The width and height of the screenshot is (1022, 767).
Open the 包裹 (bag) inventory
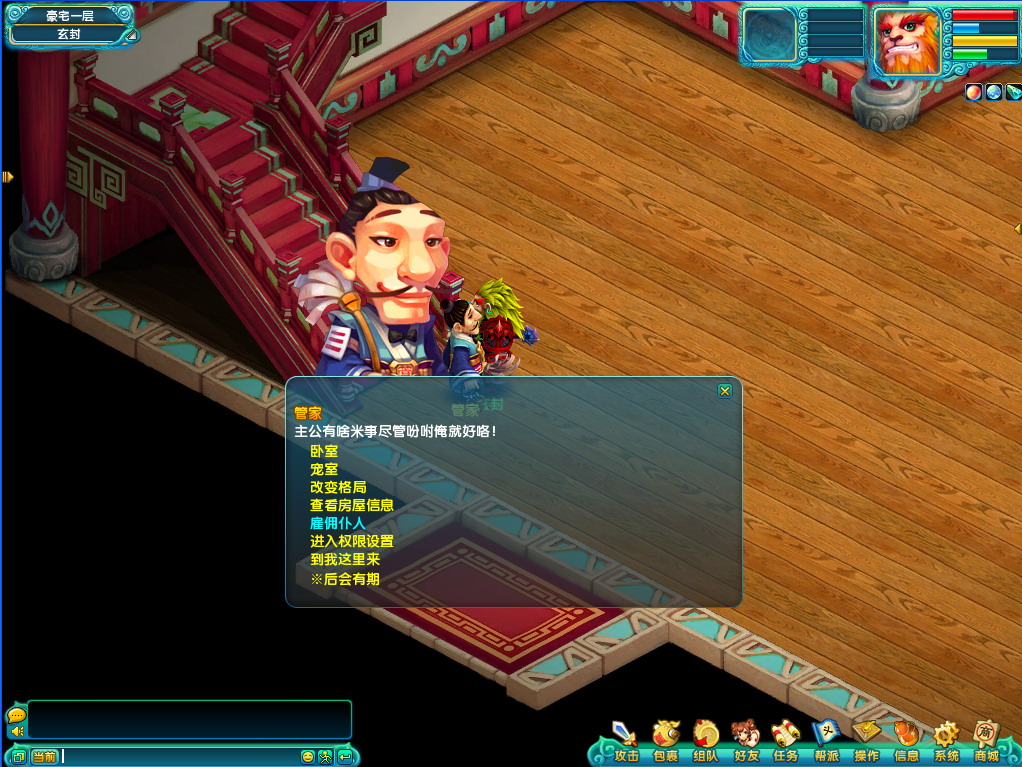(665, 739)
